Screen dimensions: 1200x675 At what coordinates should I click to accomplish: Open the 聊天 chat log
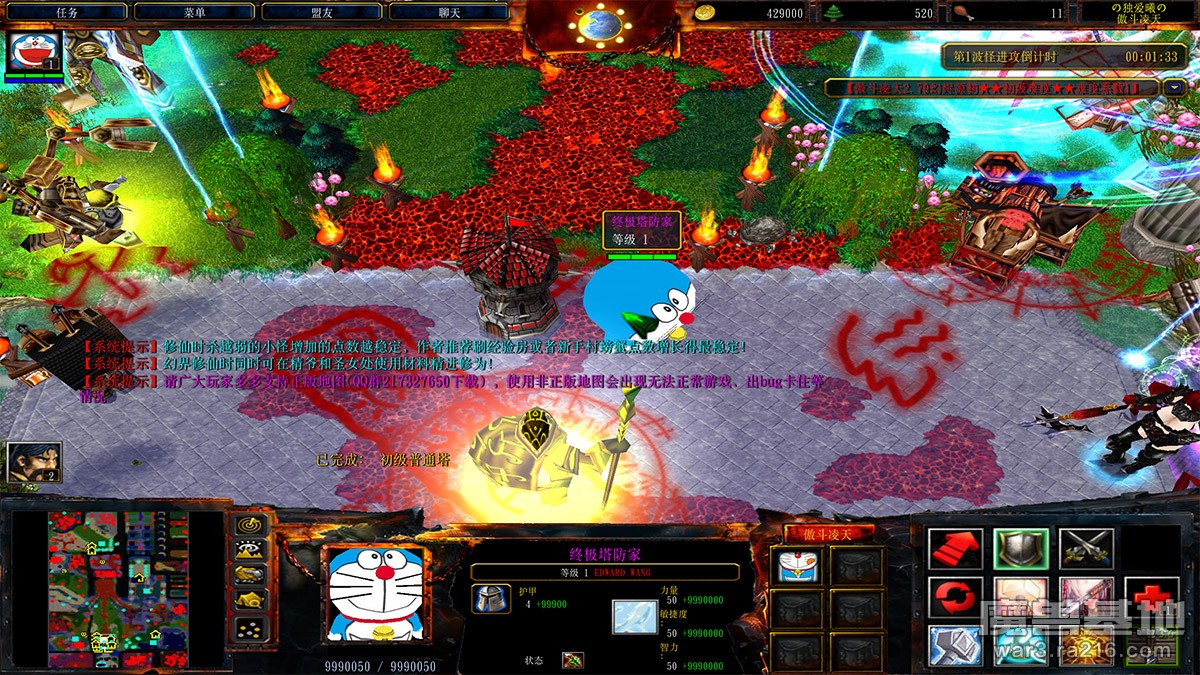click(449, 12)
